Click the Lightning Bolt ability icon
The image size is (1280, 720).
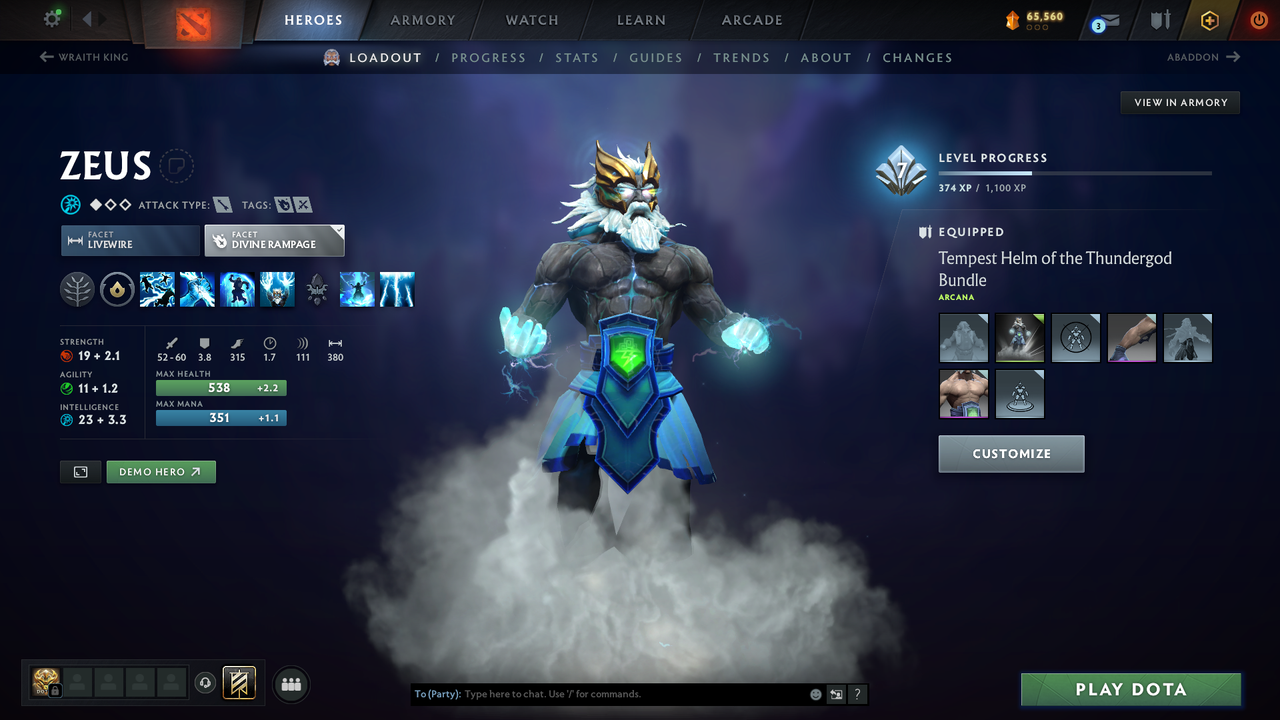(197, 289)
